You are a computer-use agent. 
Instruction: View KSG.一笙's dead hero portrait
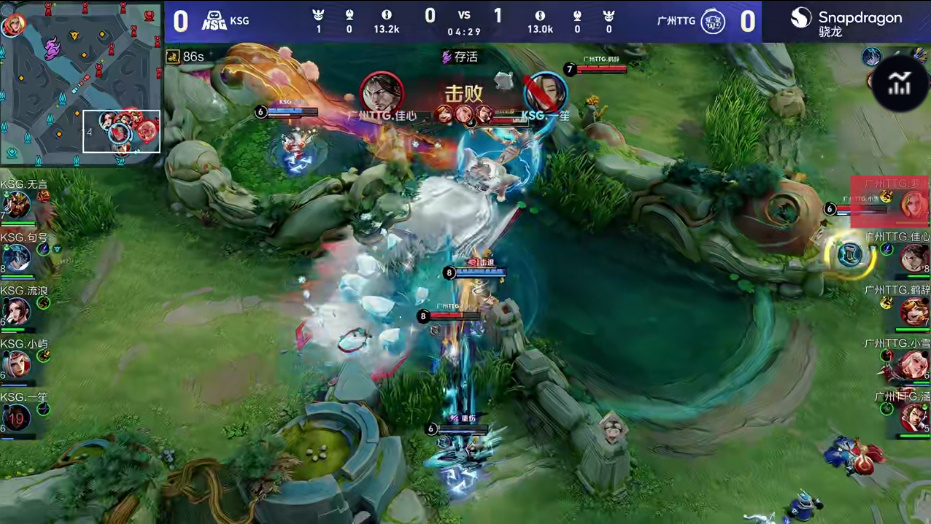(17, 417)
